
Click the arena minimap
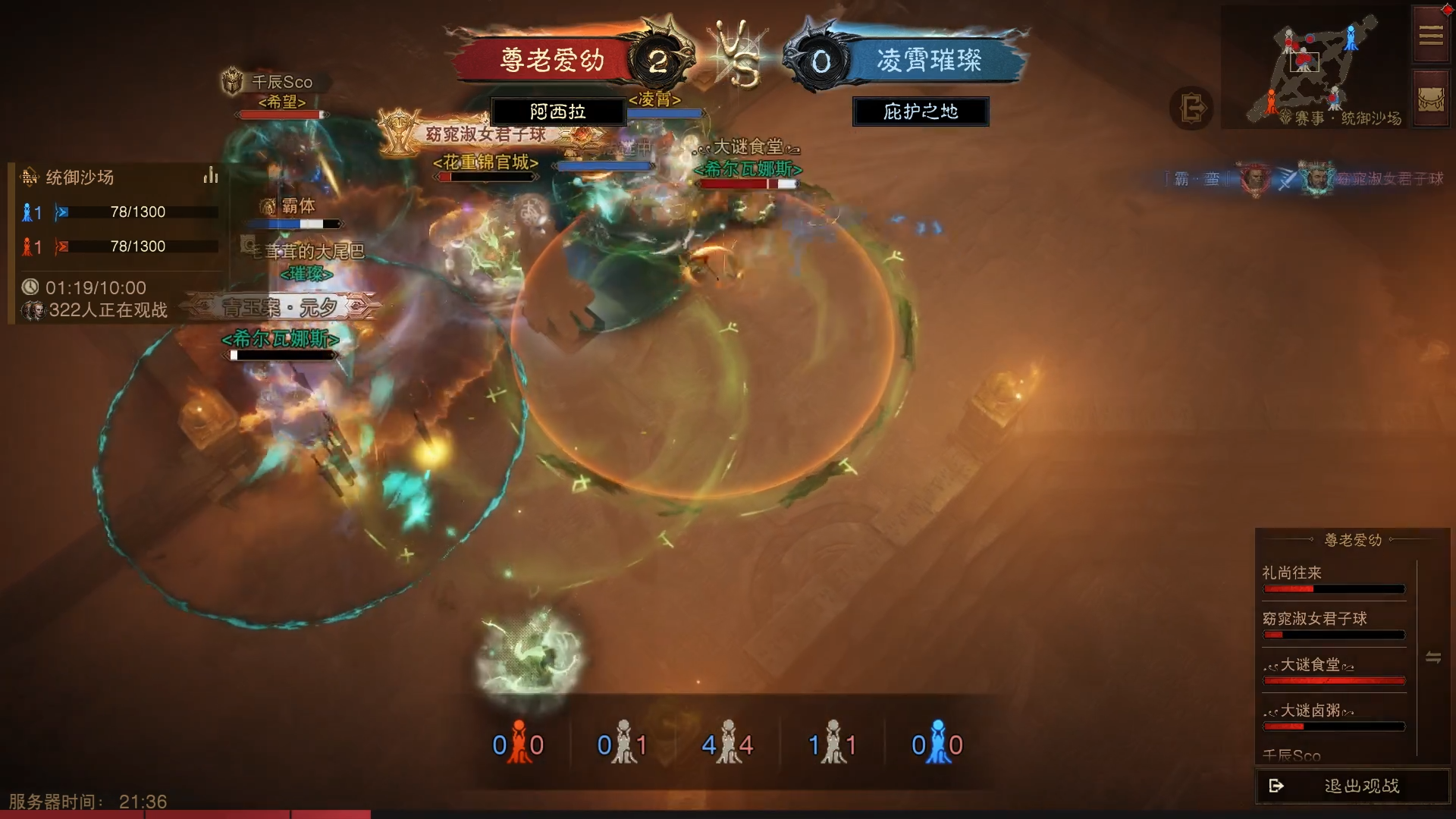[1316, 67]
